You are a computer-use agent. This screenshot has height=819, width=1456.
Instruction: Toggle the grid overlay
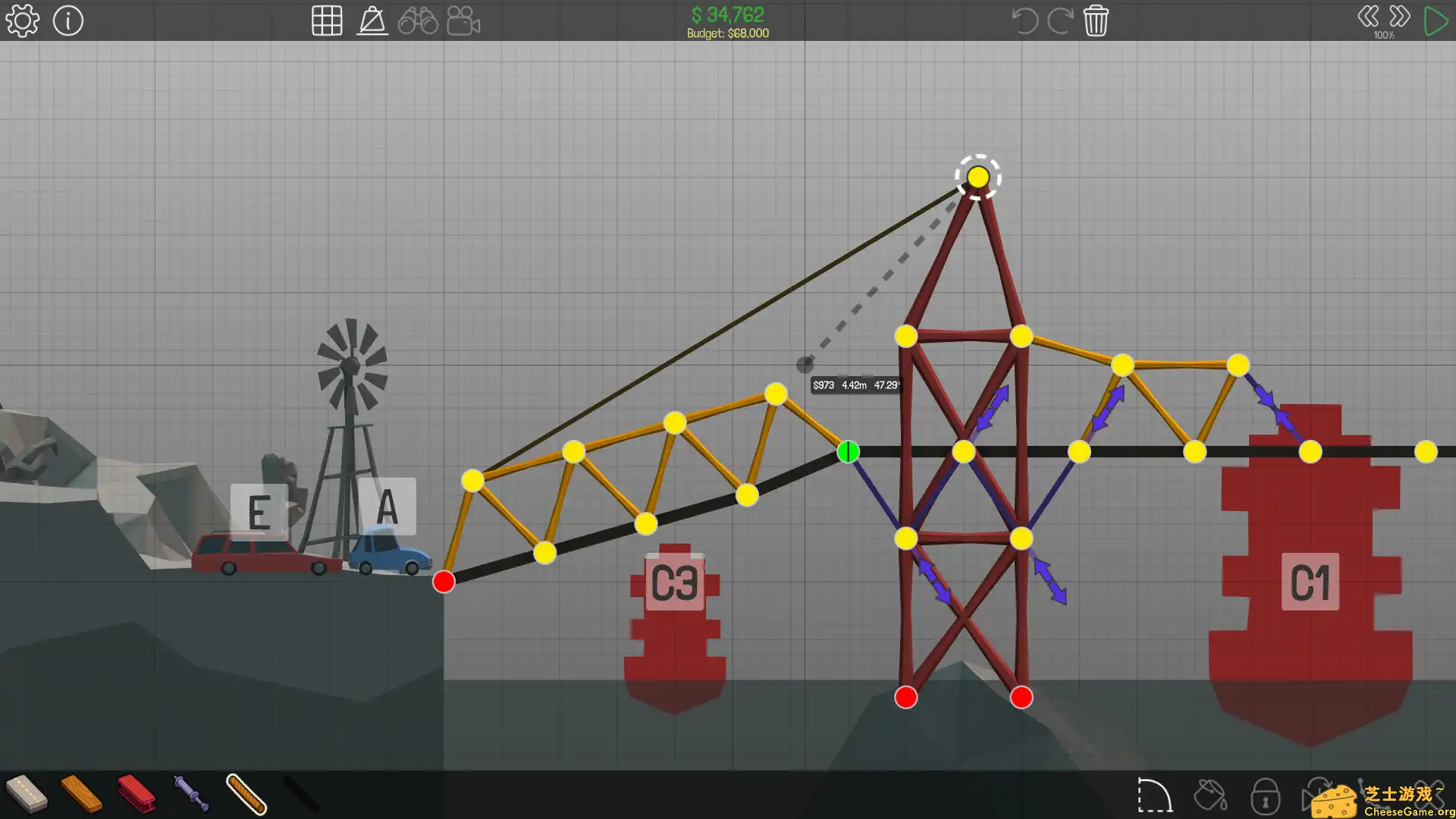click(328, 20)
